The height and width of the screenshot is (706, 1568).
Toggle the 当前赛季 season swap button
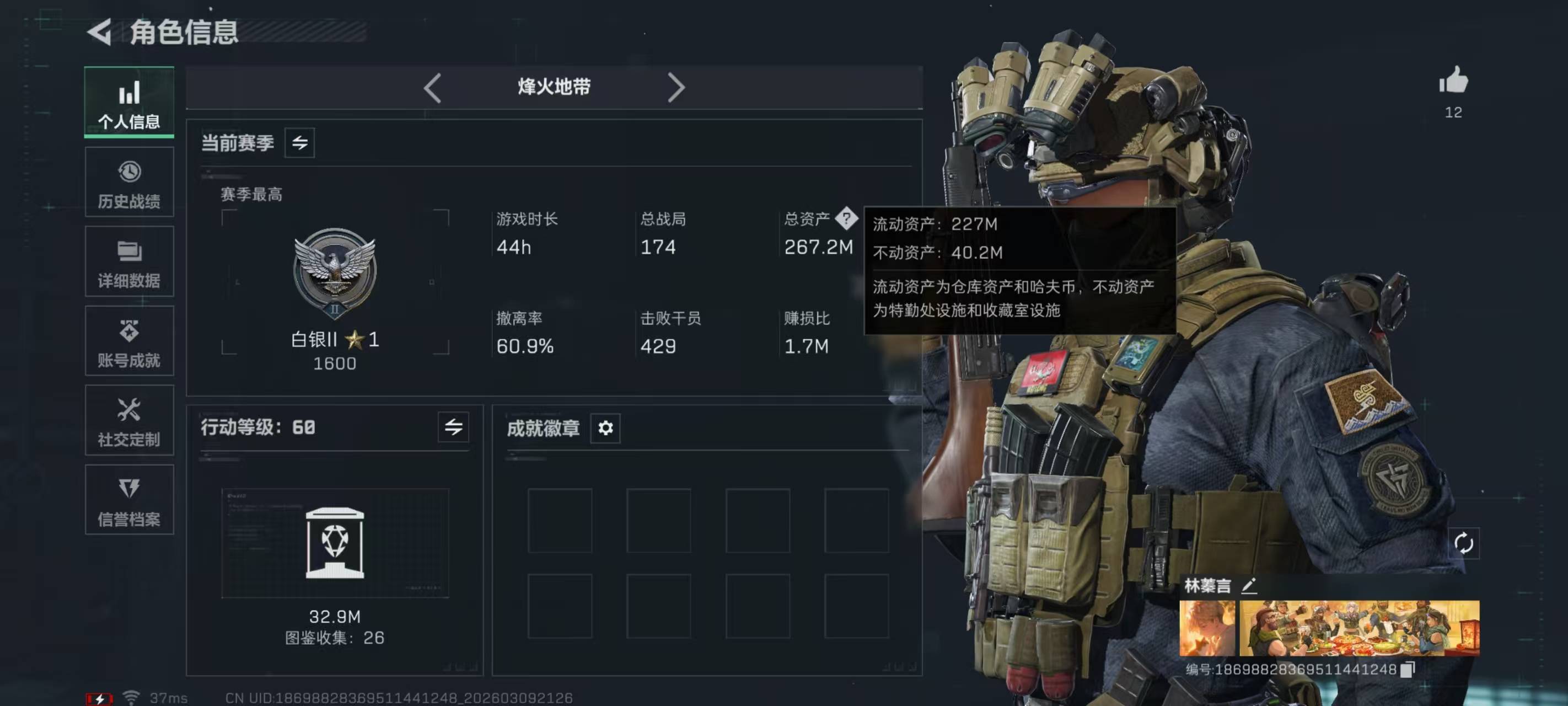pos(299,143)
